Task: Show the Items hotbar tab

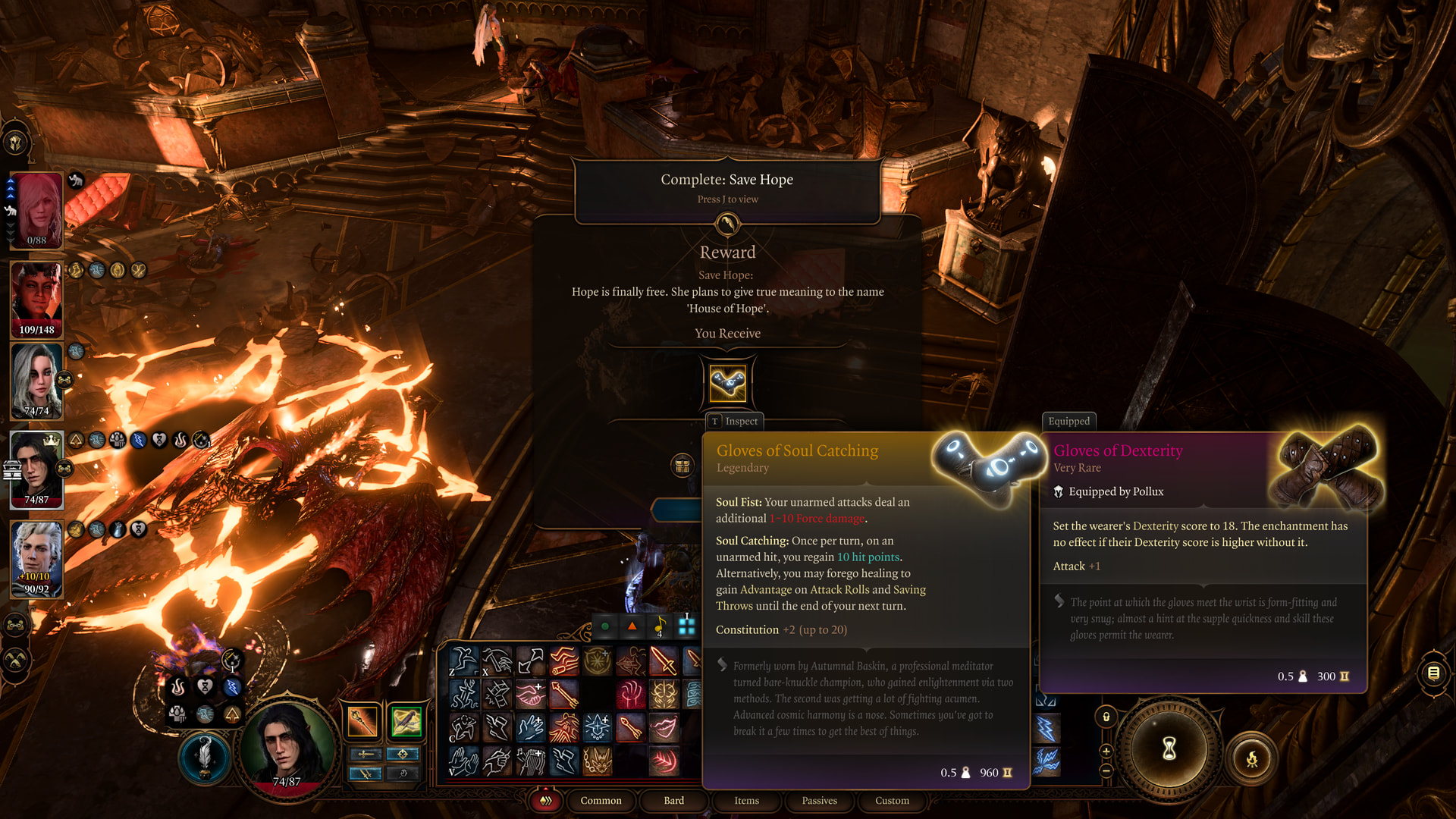Action: coord(746,801)
